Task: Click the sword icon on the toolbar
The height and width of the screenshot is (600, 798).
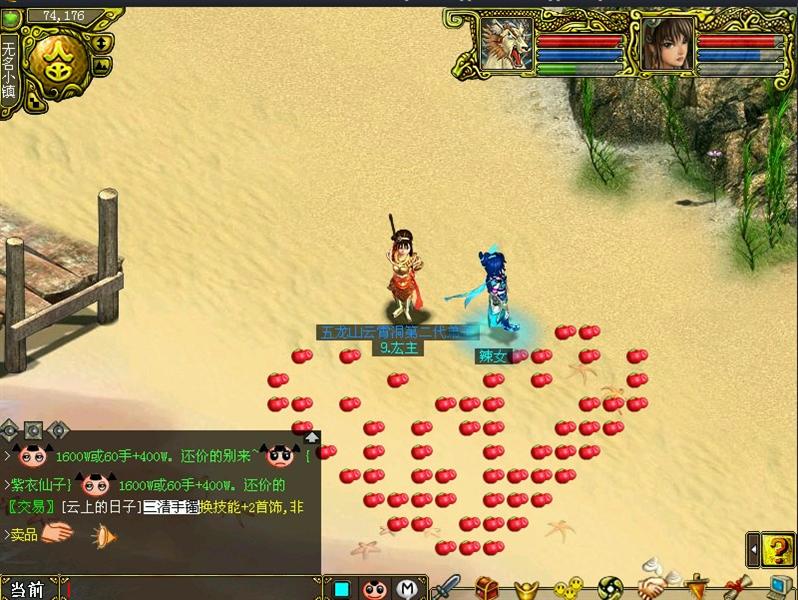Action: [450, 587]
